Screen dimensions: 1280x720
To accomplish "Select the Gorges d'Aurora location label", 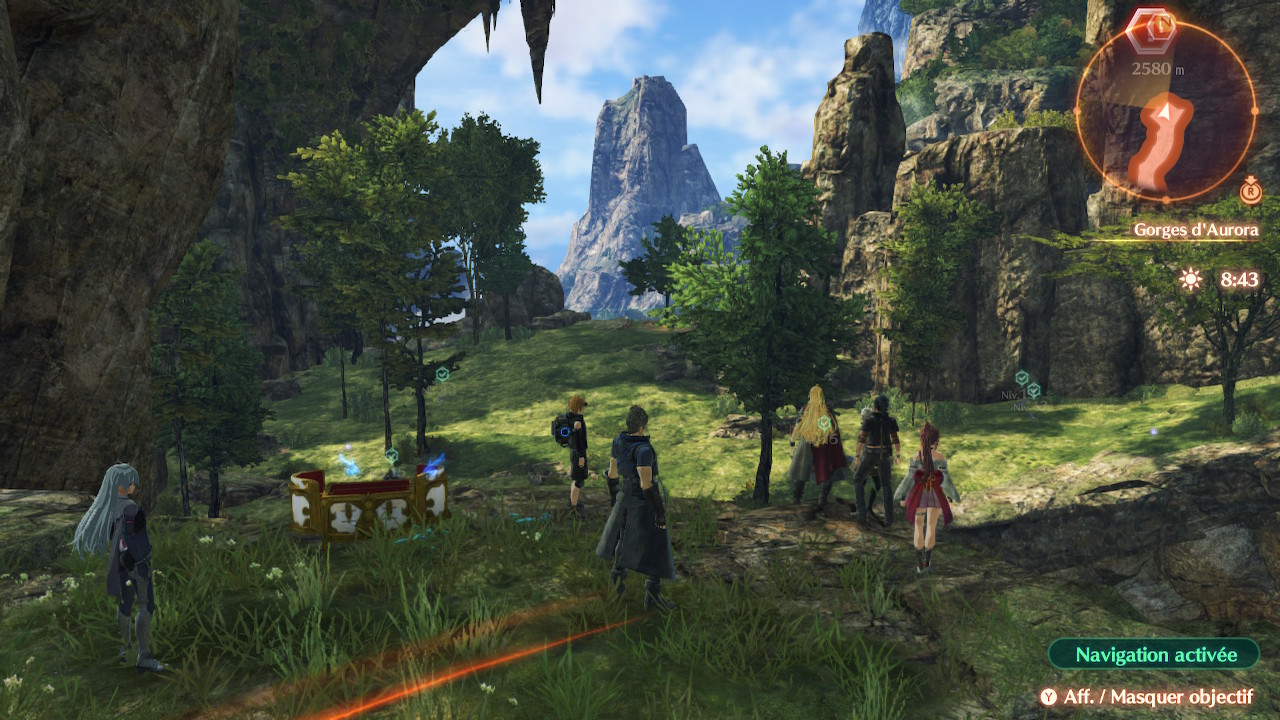I will (1195, 230).
